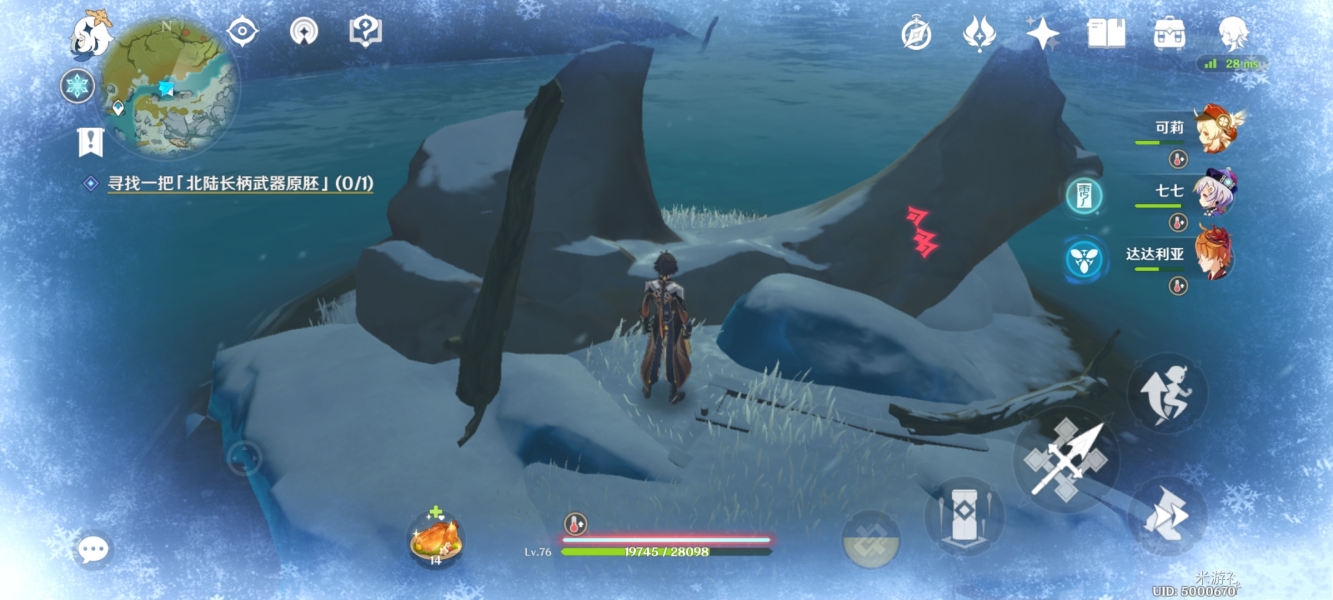
Task: Open the Paimon main menu
Action: [x=90, y=33]
